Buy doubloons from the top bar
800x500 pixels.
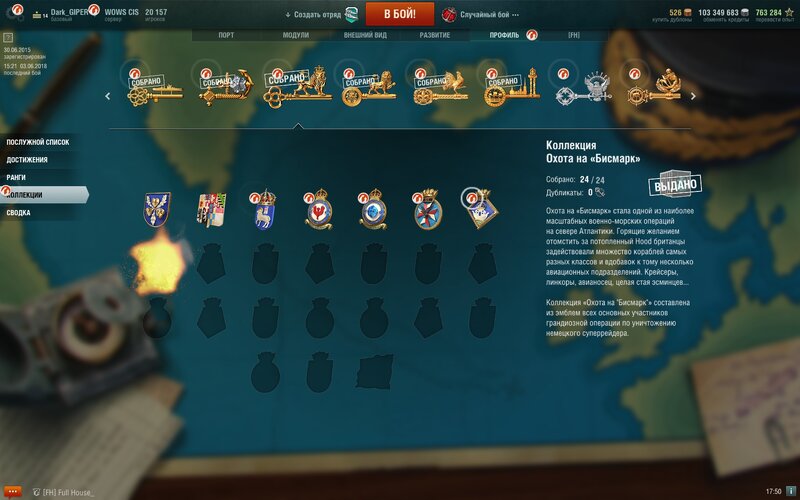(680, 15)
